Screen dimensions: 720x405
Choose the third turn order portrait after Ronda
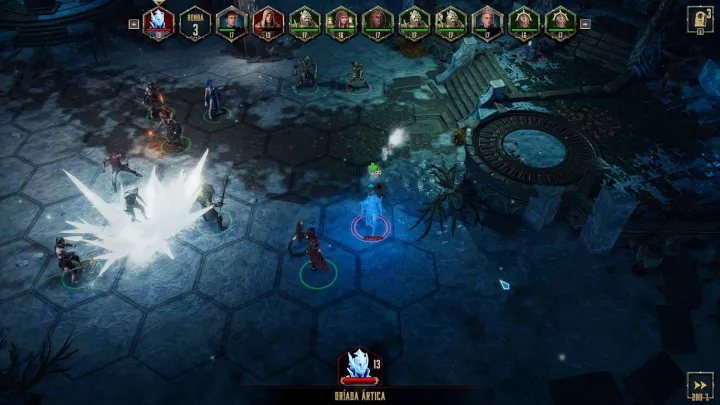tap(304, 22)
